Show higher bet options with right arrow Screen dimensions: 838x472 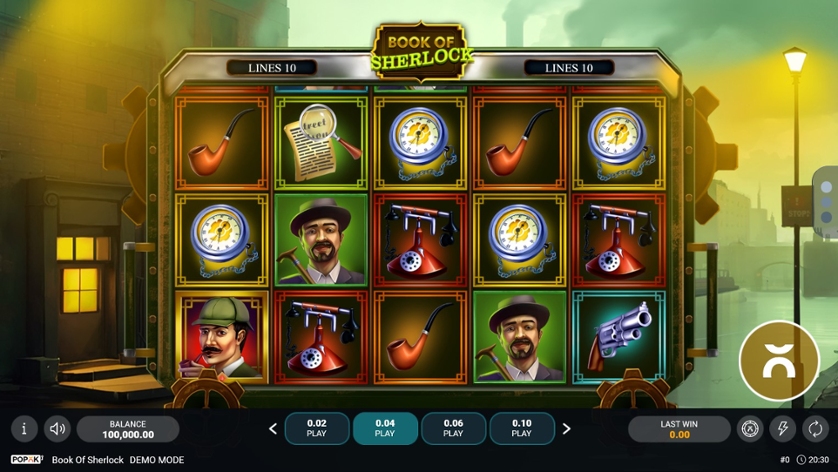click(x=566, y=429)
